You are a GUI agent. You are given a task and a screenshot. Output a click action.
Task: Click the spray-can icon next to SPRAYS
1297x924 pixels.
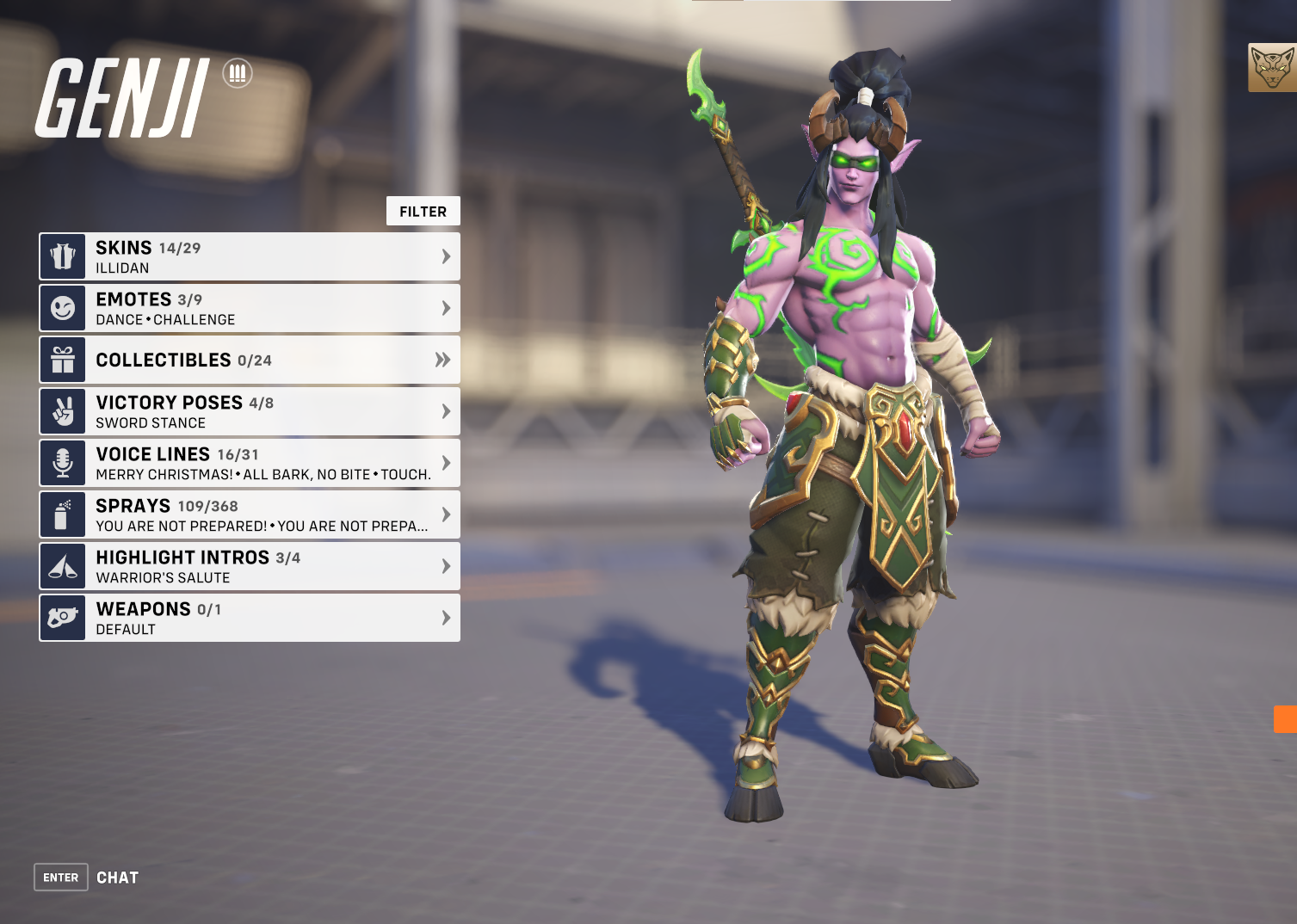click(61, 514)
